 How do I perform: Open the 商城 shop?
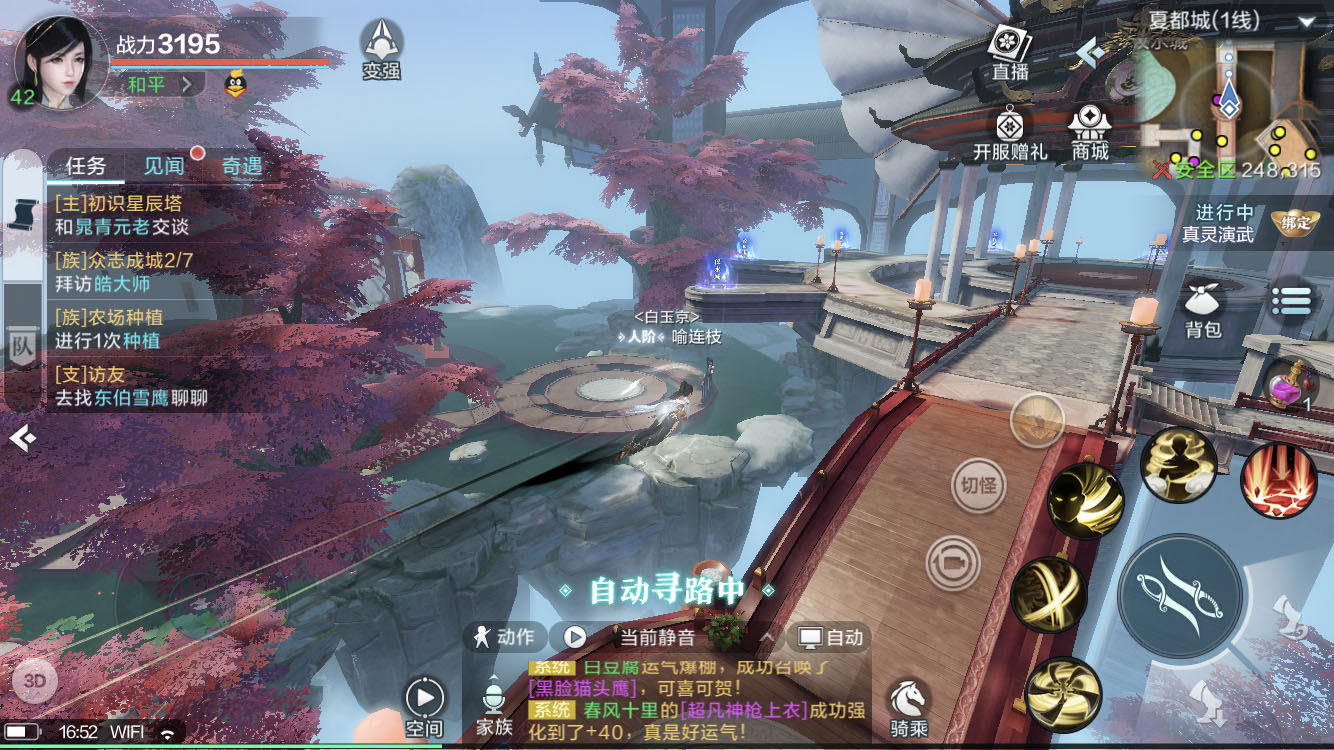click(1090, 134)
